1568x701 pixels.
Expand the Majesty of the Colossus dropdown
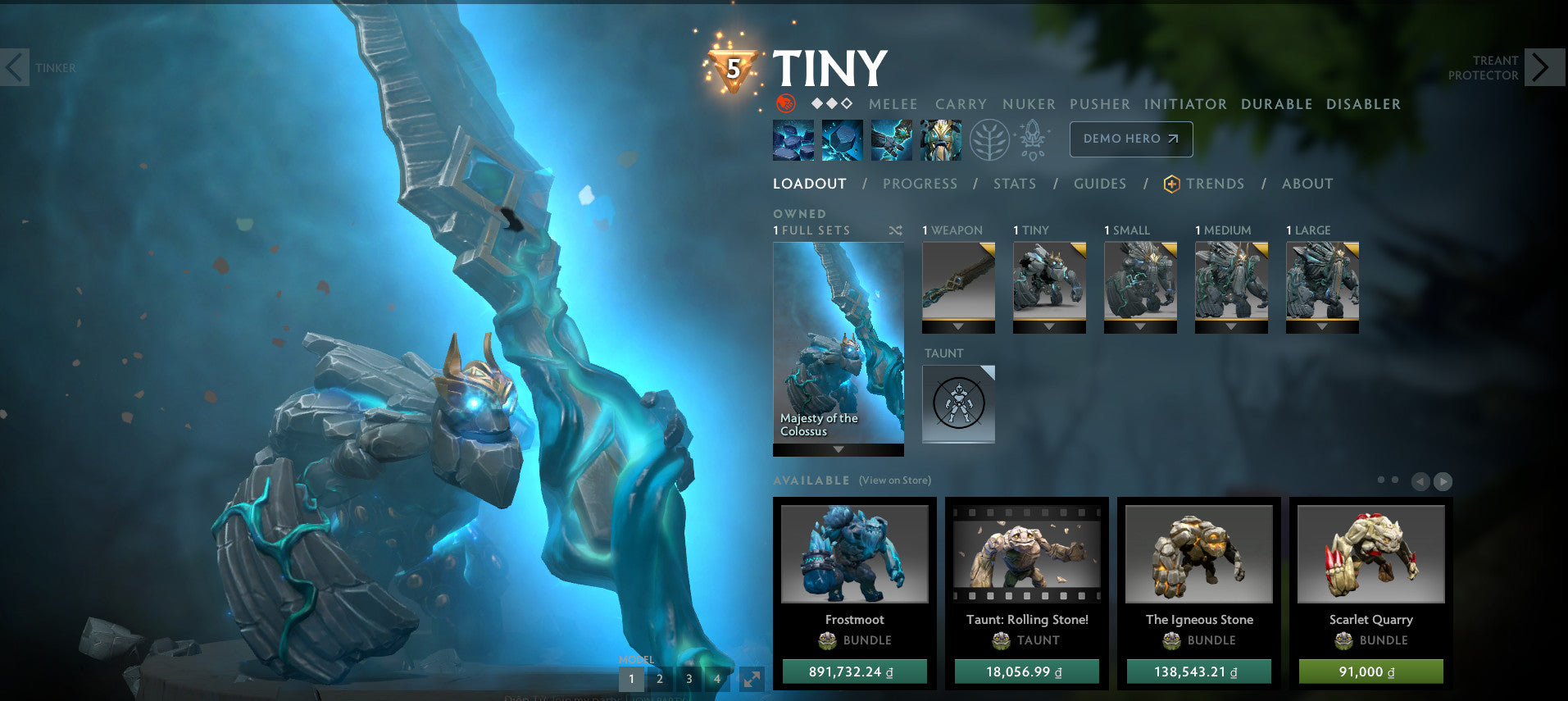[x=837, y=449]
